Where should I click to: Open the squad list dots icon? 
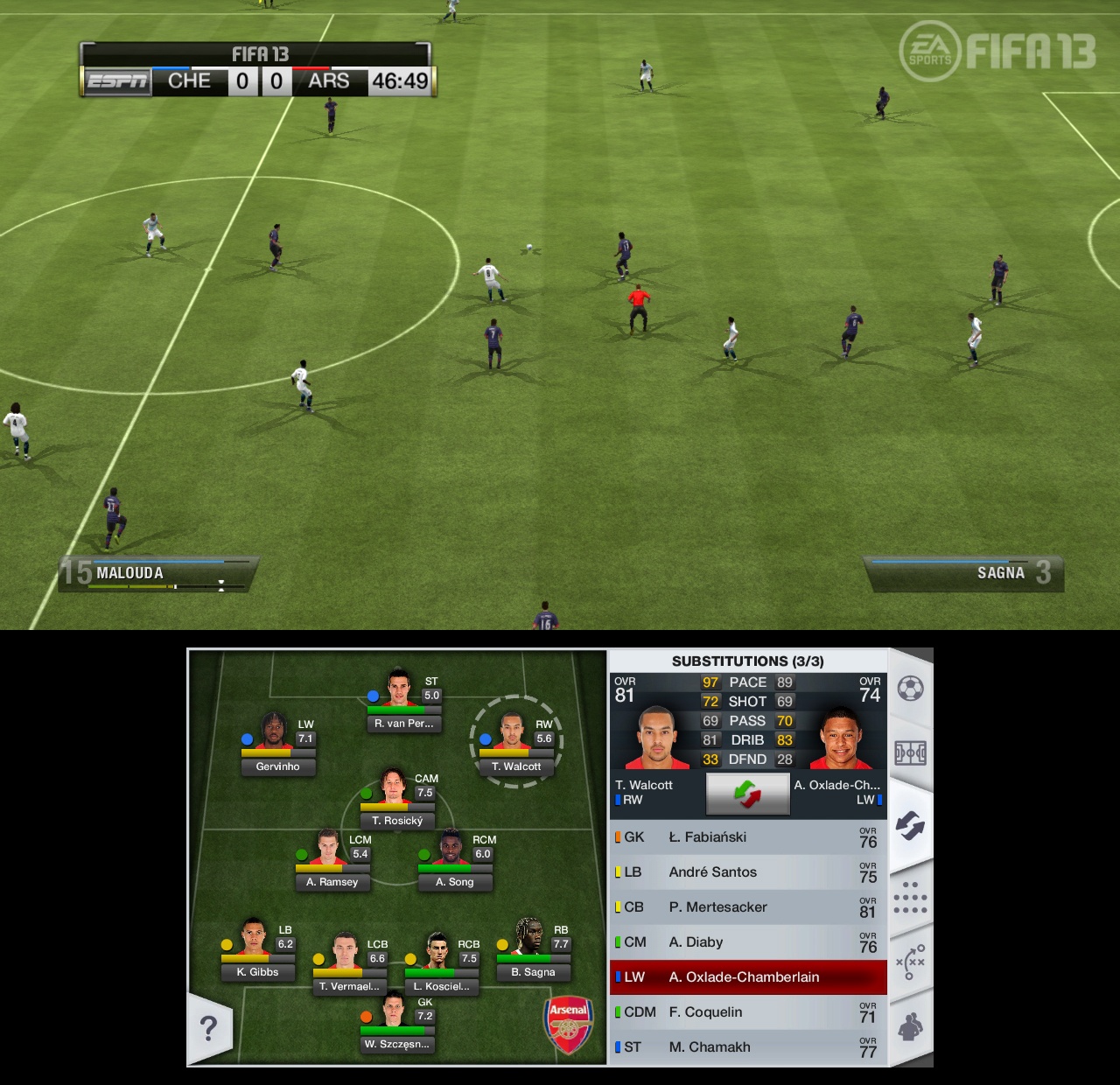(x=911, y=897)
